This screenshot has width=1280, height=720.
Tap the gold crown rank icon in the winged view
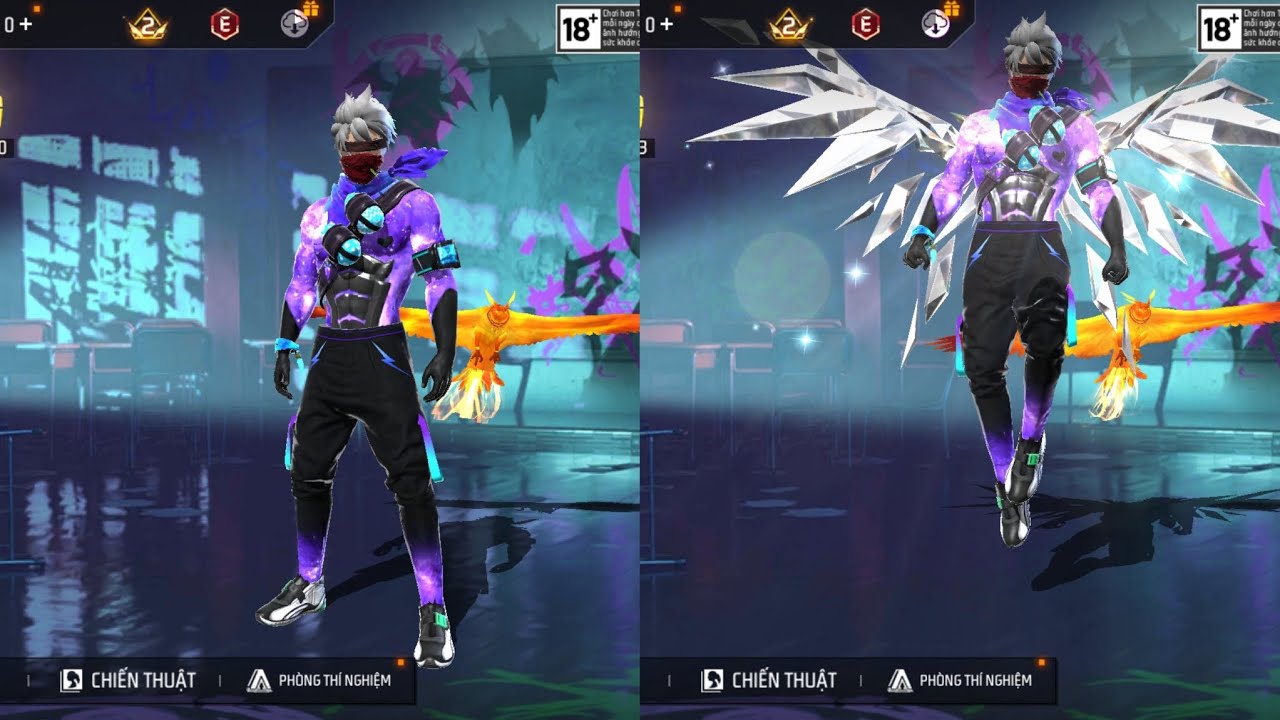pyautogui.click(x=788, y=25)
